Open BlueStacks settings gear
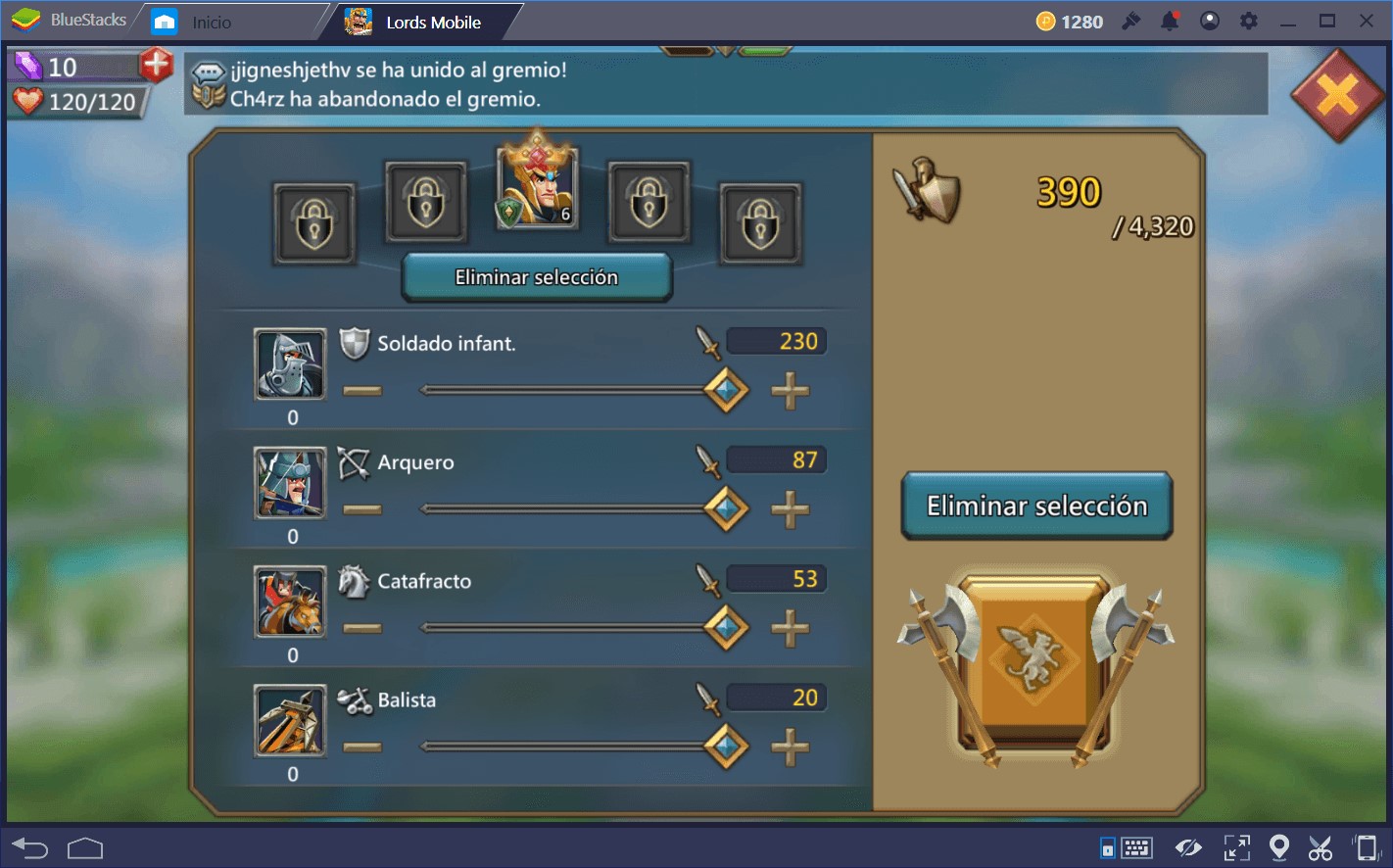This screenshot has width=1393, height=868. point(1248,21)
